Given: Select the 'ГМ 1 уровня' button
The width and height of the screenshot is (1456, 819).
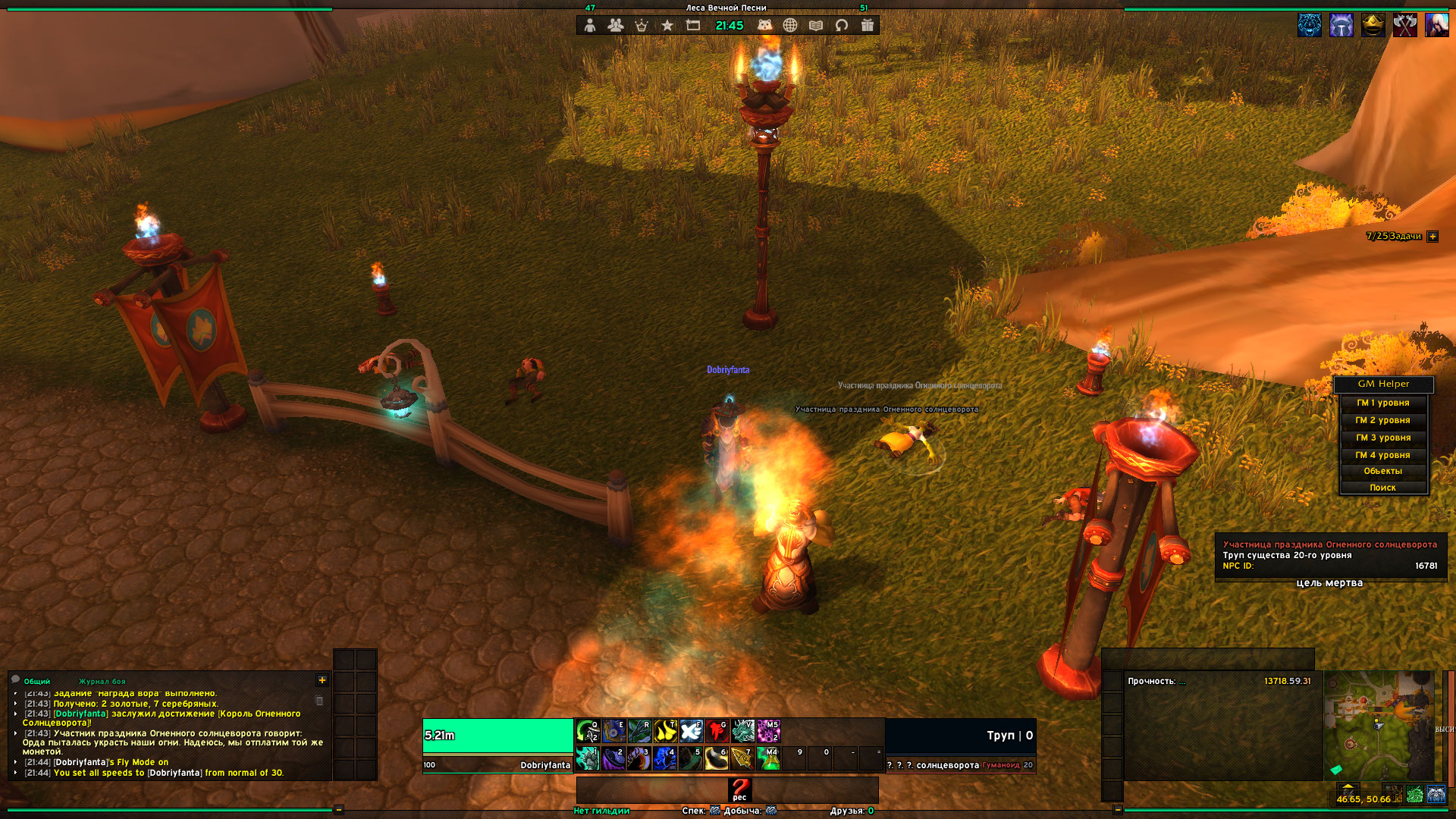Looking at the screenshot, I should click(x=1383, y=403).
